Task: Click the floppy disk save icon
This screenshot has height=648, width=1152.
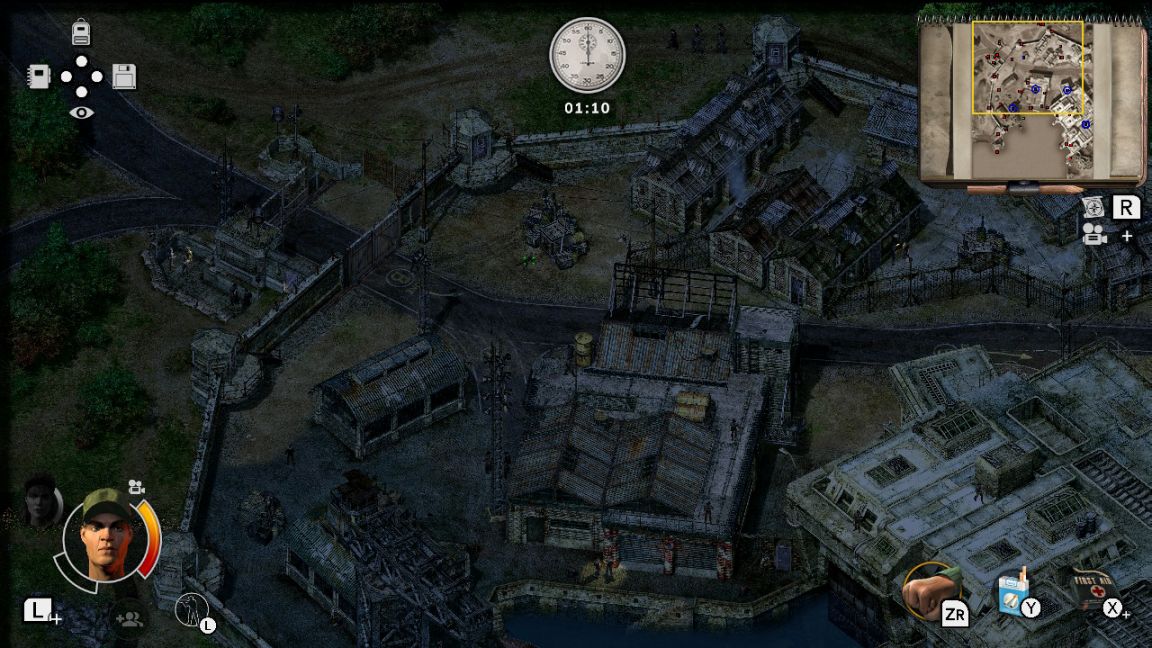Action: (124, 76)
